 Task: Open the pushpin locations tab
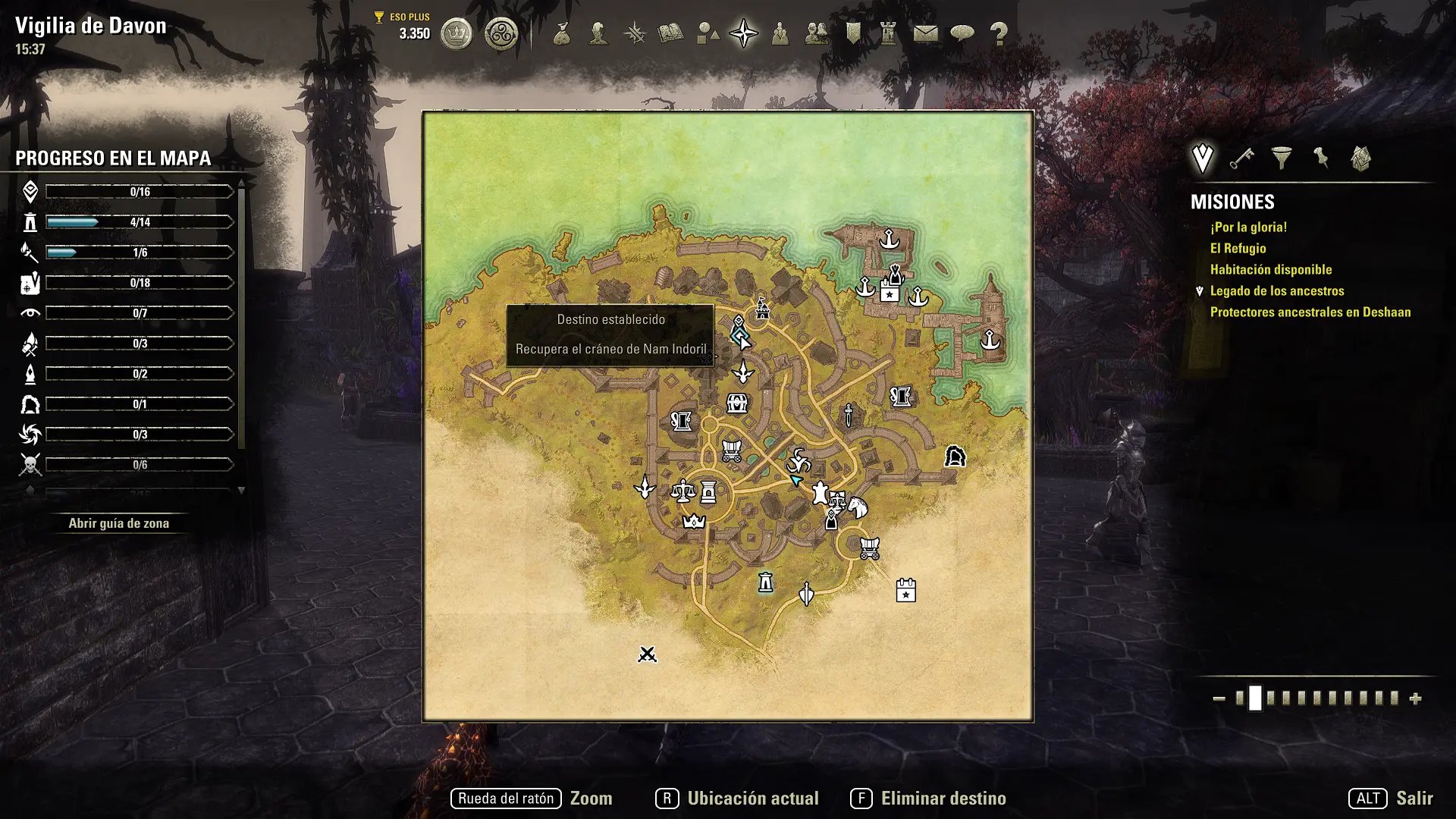tap(1321, 158)
